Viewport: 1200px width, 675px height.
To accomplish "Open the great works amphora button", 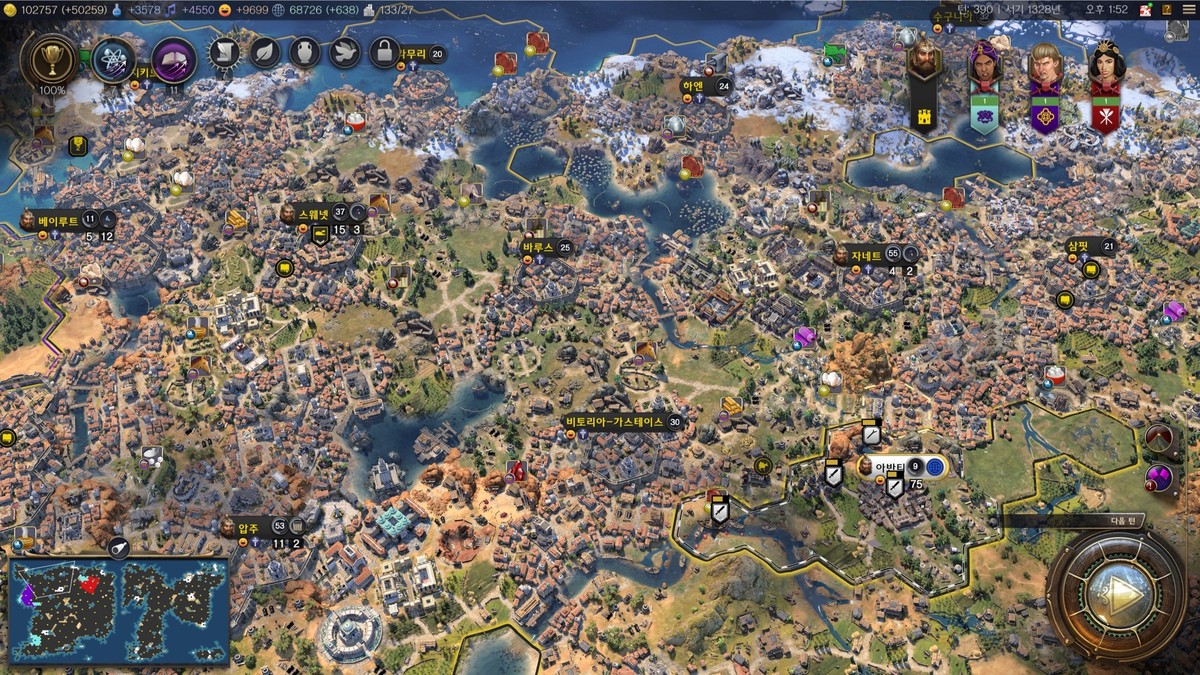I will tap(304, 52).
